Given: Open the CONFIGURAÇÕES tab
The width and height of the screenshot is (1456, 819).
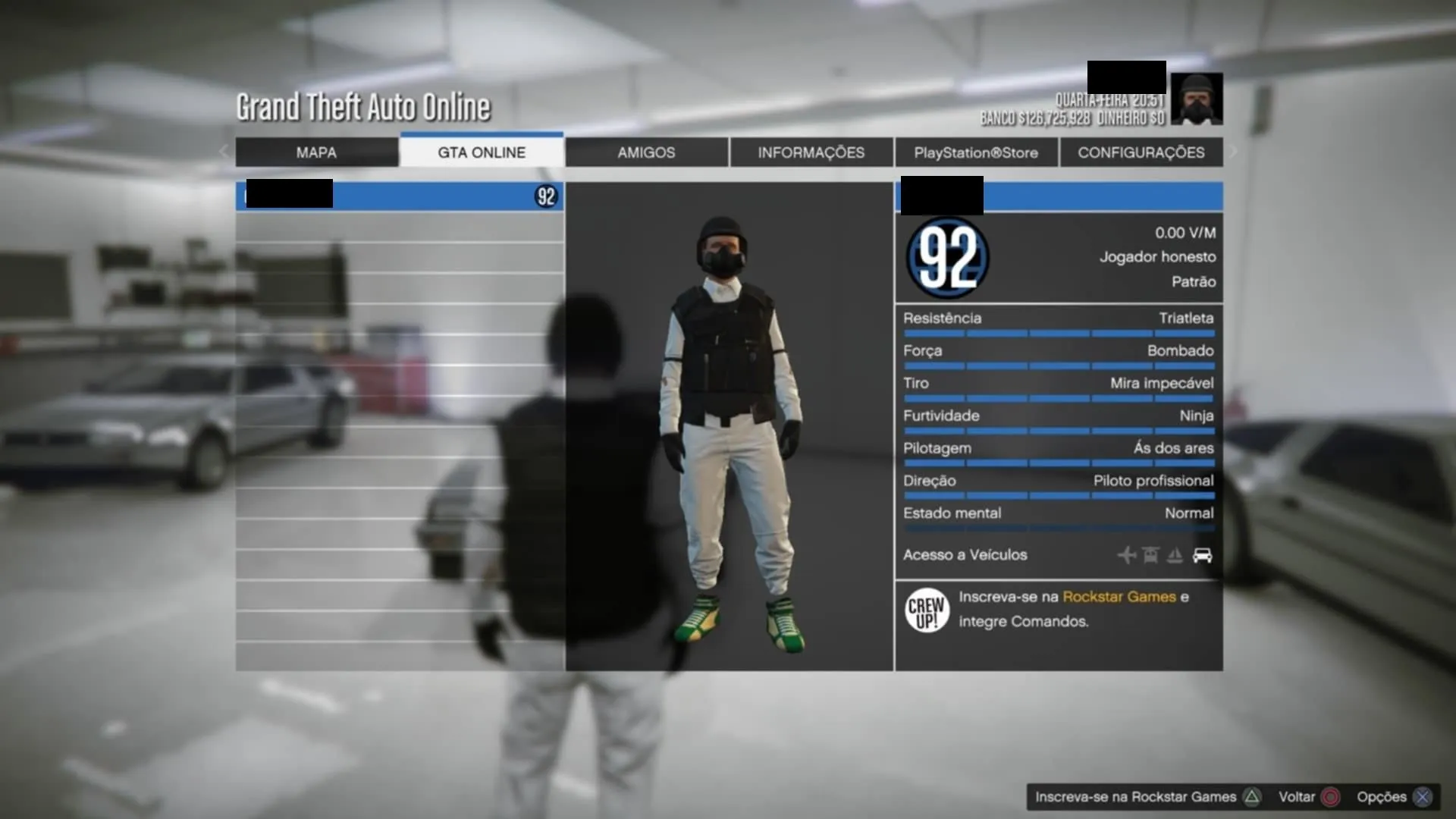Looking at the screenshot, I should (1141, 152).
